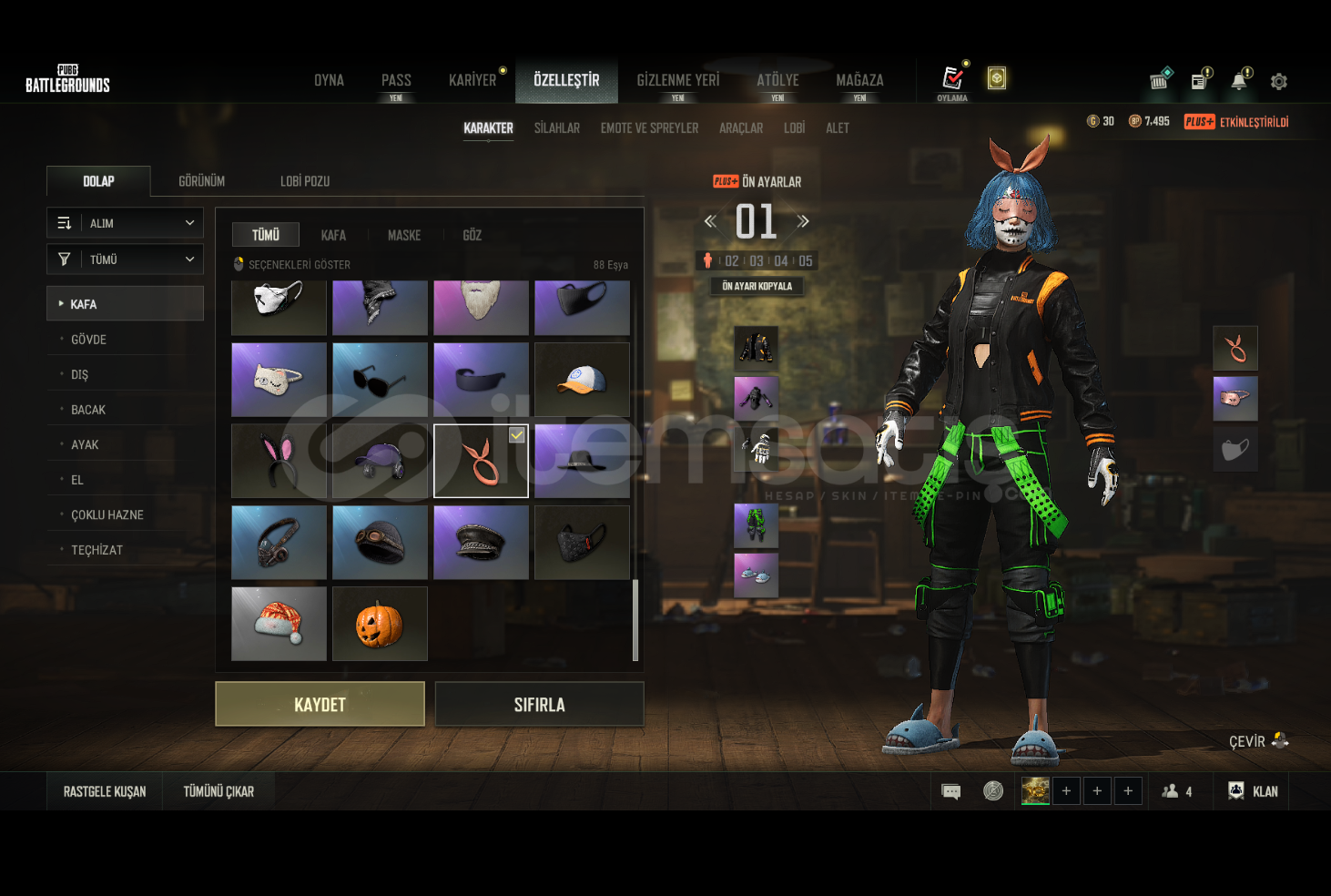Open the OYNA play menu
The width and height of the screenshot is (1331, 896).
[329, 80]
